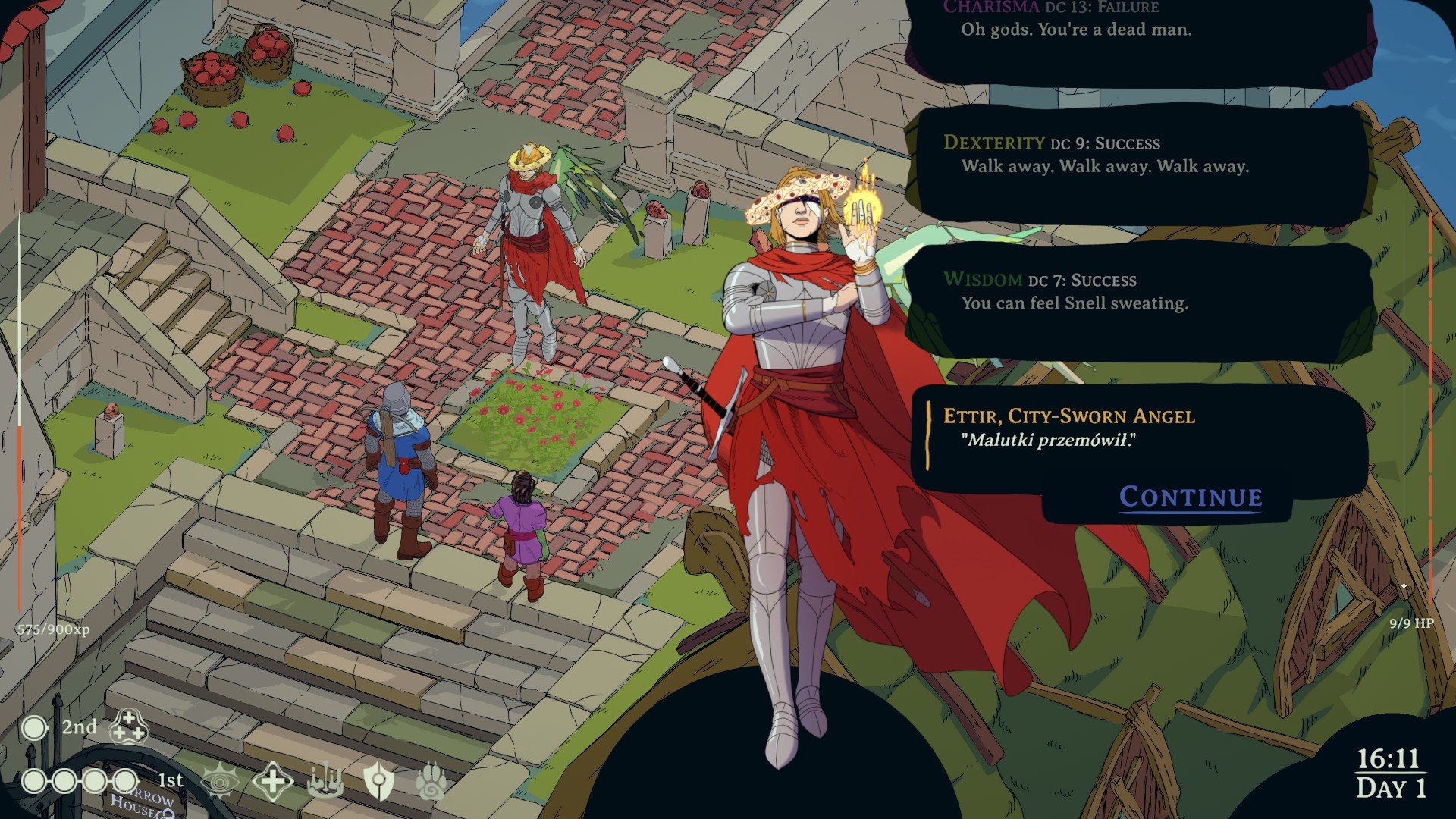Screen dimensions: 1456x819
Task: Activate the eye spell icon
Action: coord(219,781)
